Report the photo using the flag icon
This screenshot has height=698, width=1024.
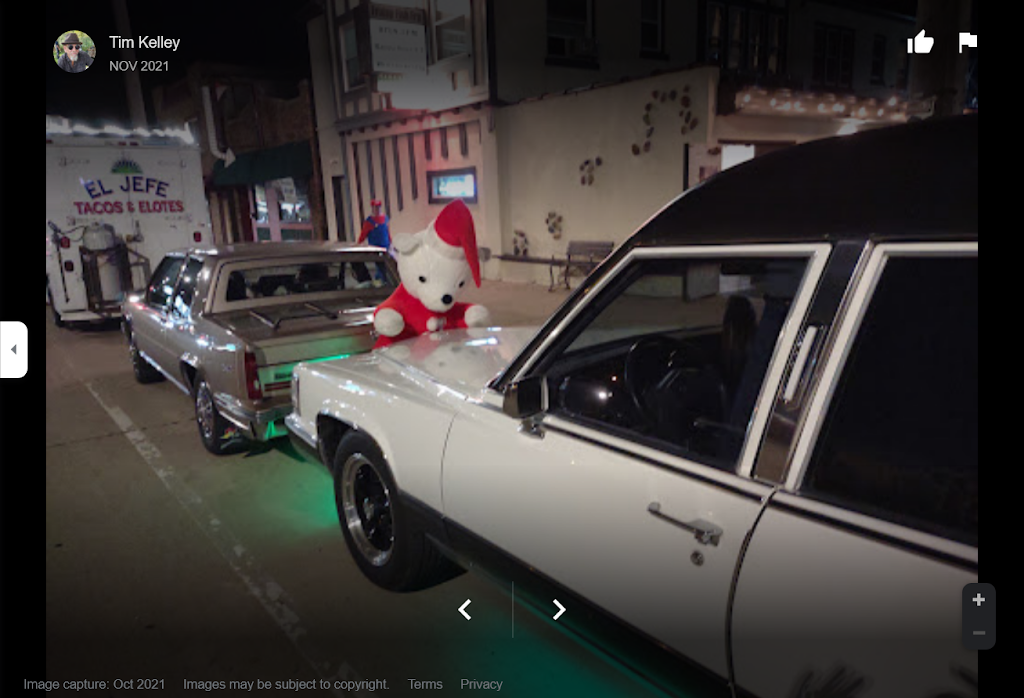tap(967, 42)
